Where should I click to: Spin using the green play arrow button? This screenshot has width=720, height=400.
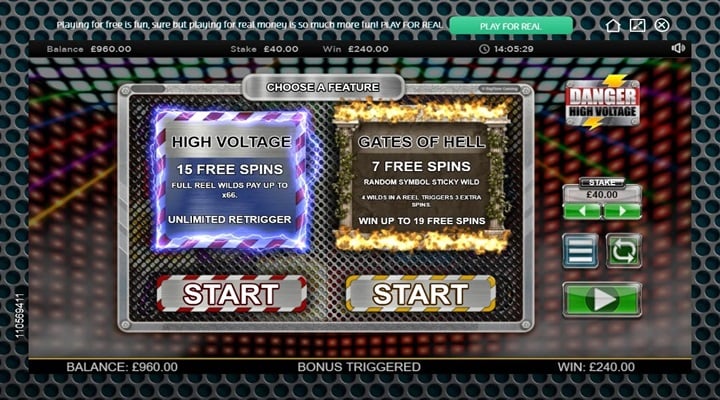(602, 298)
